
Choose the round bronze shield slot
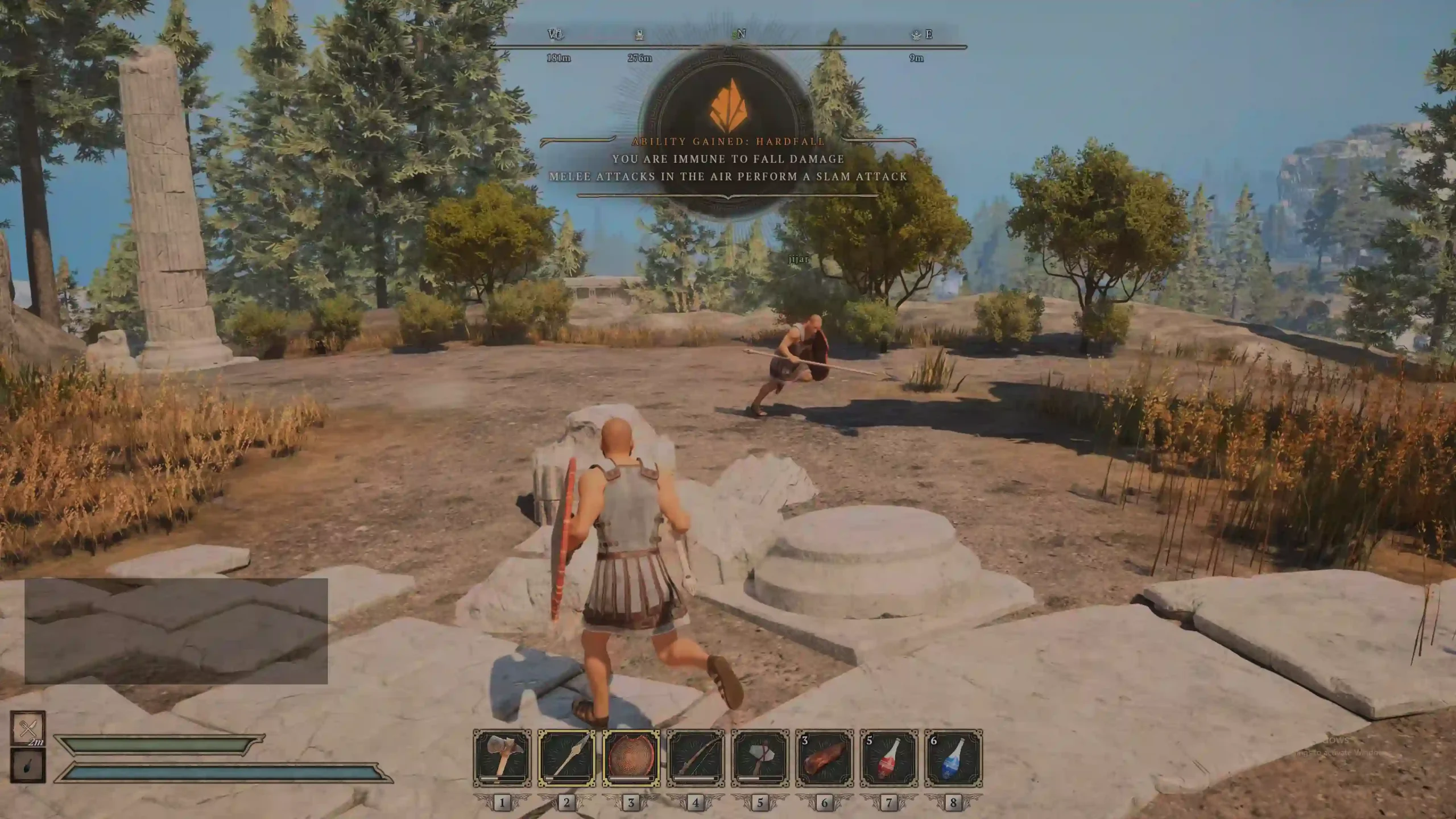pyautogui.click(x=631, y=758)
